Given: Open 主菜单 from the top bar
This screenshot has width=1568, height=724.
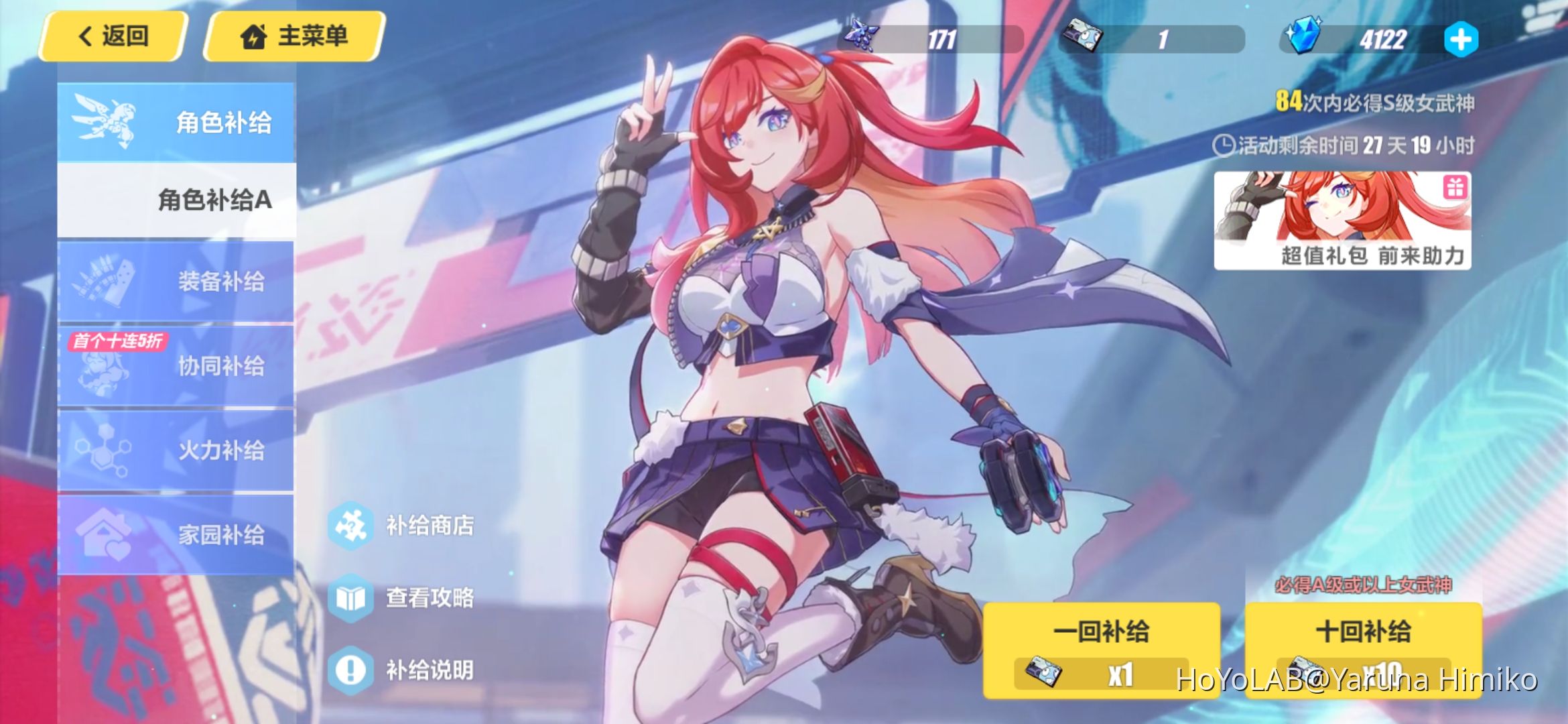Looking at the screenshot, I should pyautogui.click(x=296, y=36).
